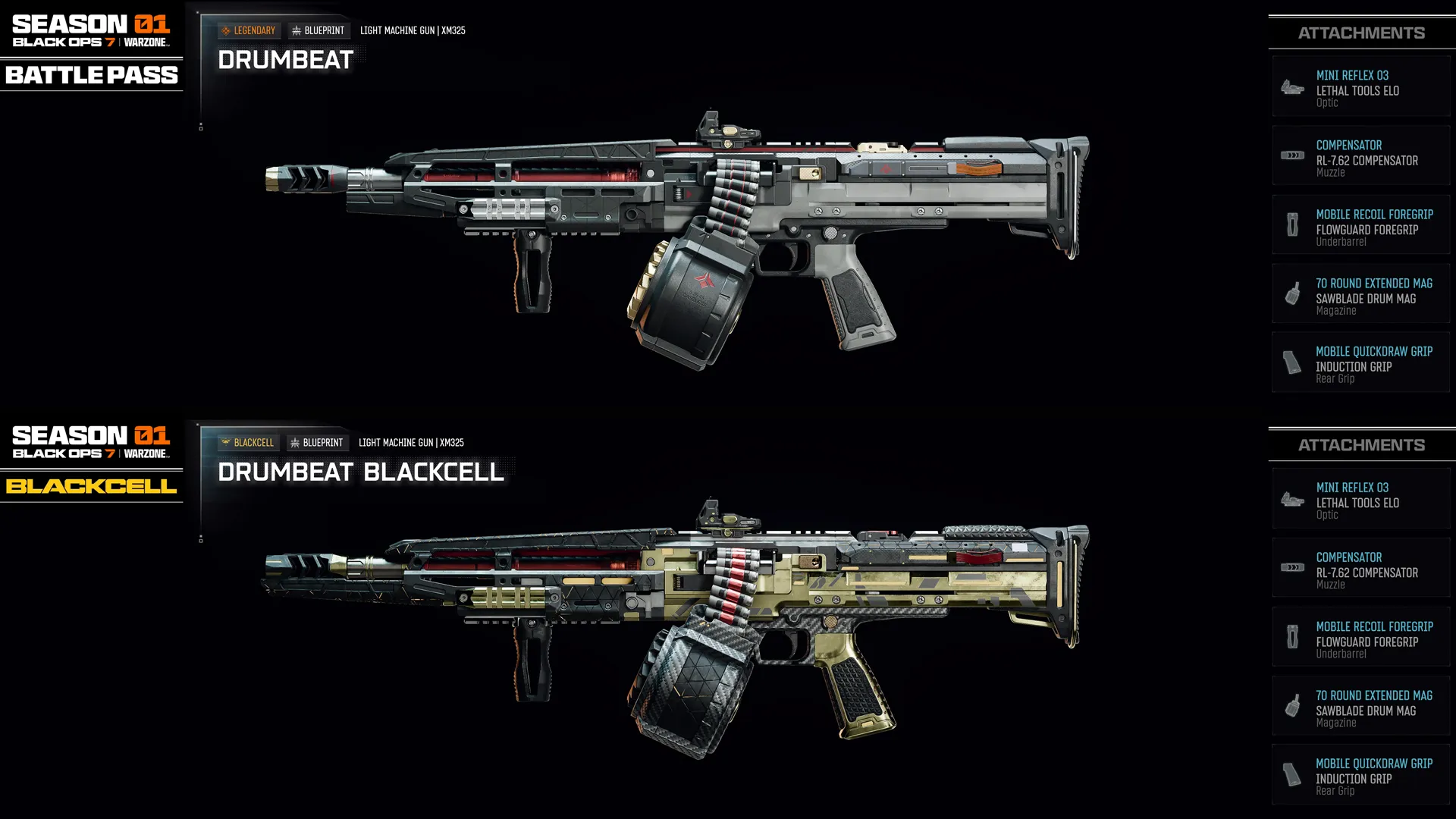1456x819 pixels.
Task: Click the RL-7.62 Compensator muzzle icon
Action: coord(1292,155)
